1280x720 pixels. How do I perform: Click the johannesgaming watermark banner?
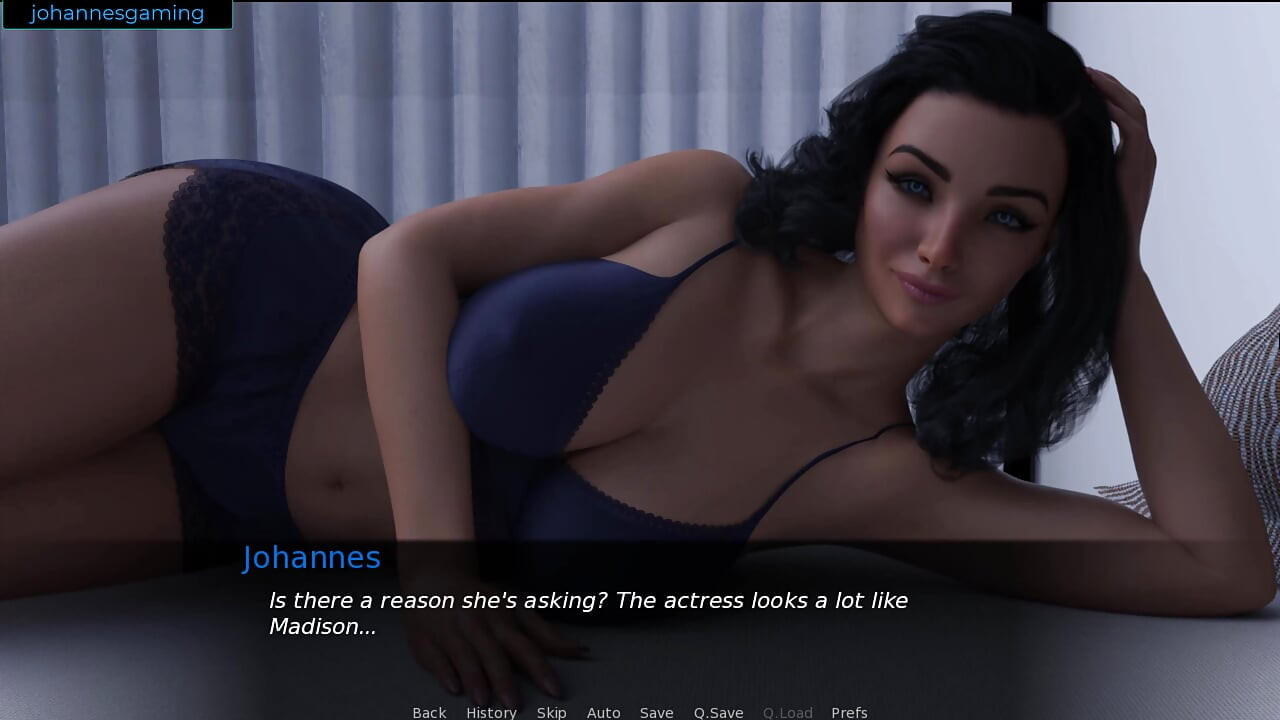[x=115, y=13]
